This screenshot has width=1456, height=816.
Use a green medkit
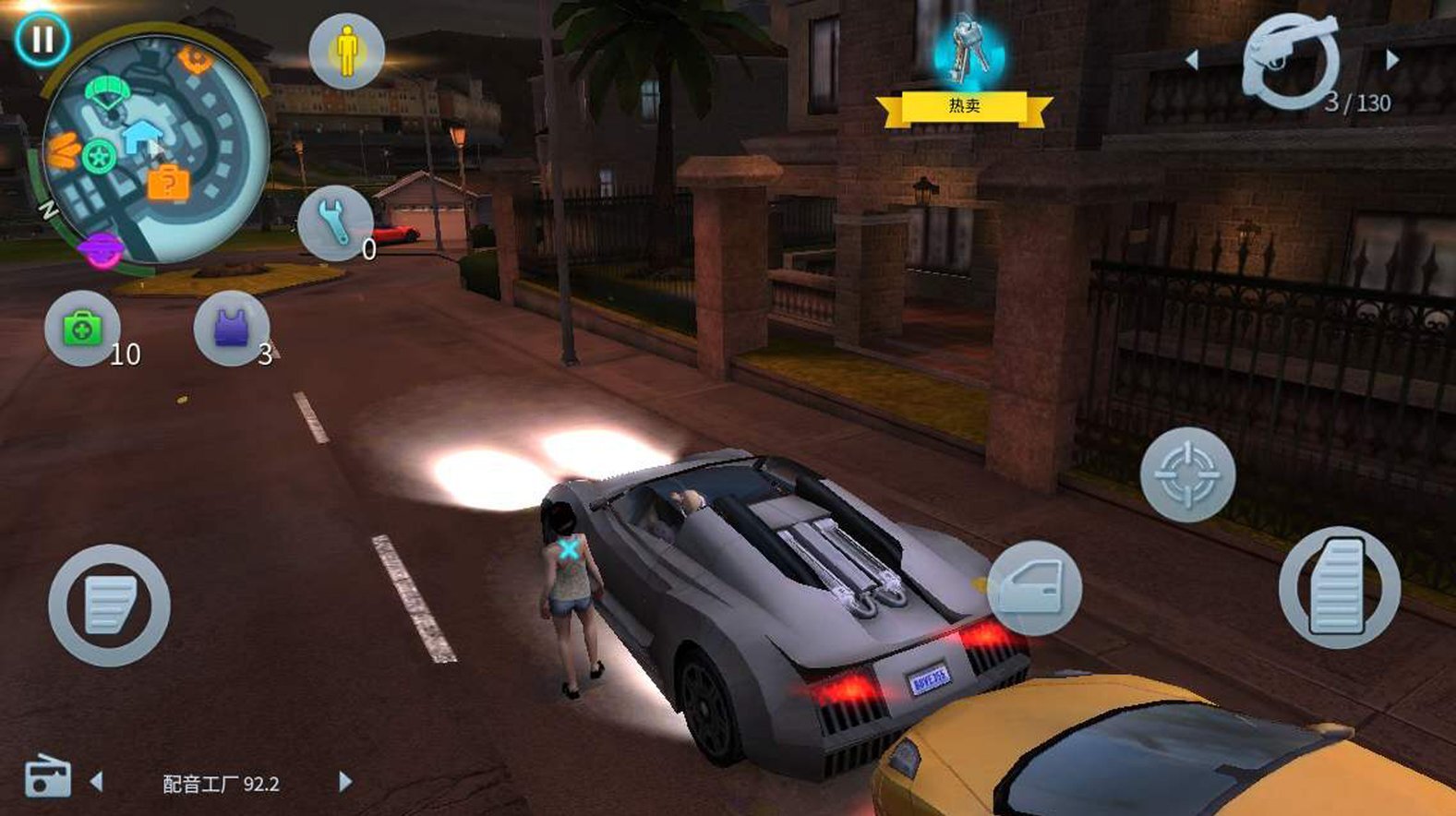coord(82,328)
